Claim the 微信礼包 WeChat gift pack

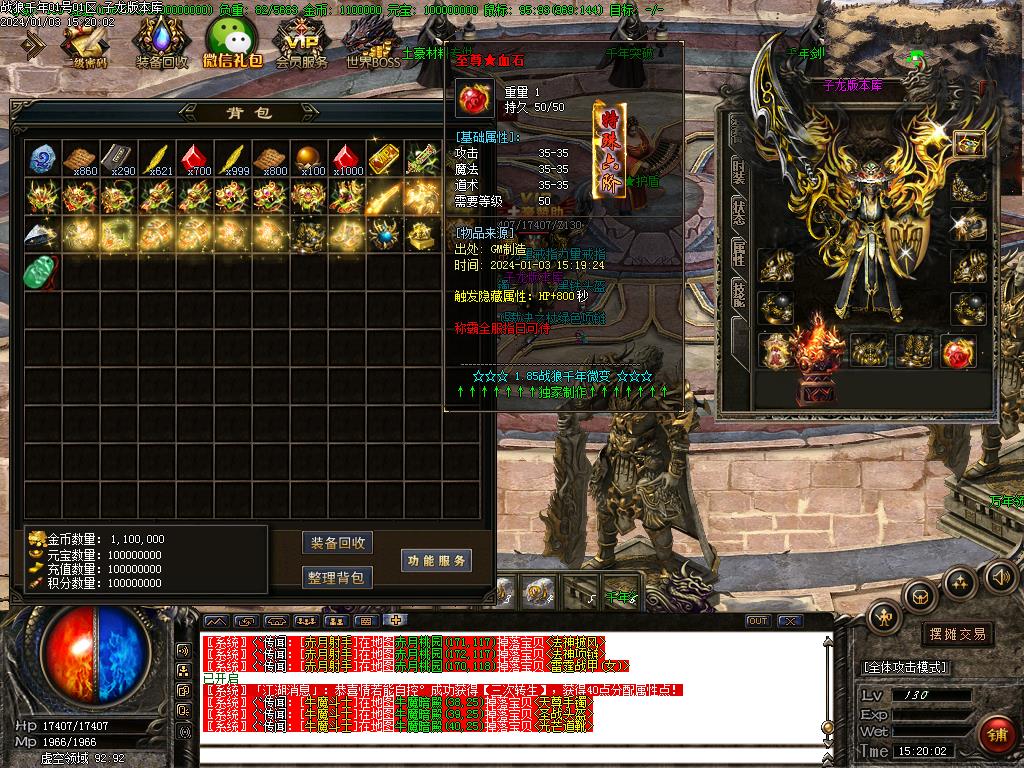tap(232, 45)
